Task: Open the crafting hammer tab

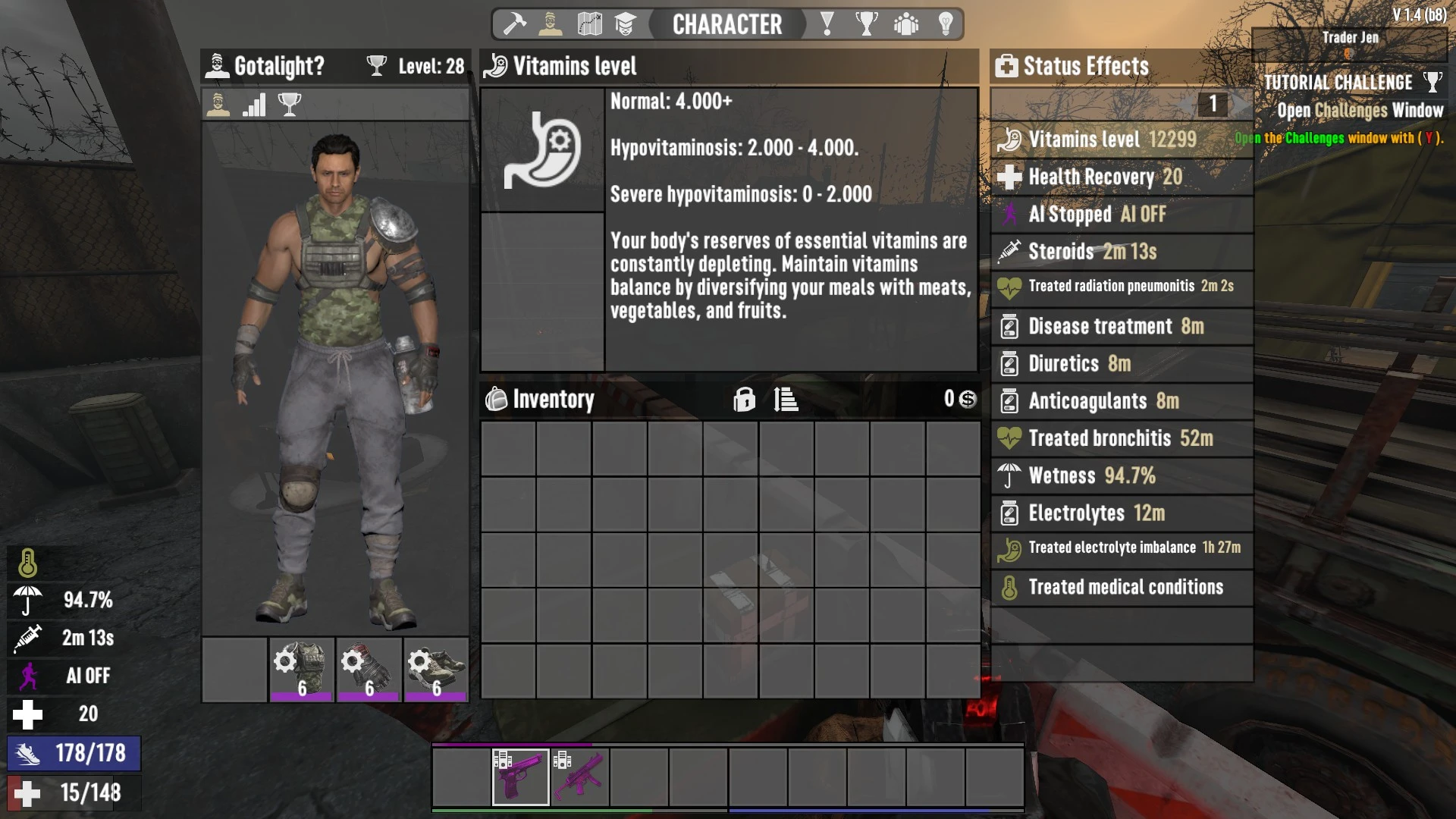Action: pos(515,24)
